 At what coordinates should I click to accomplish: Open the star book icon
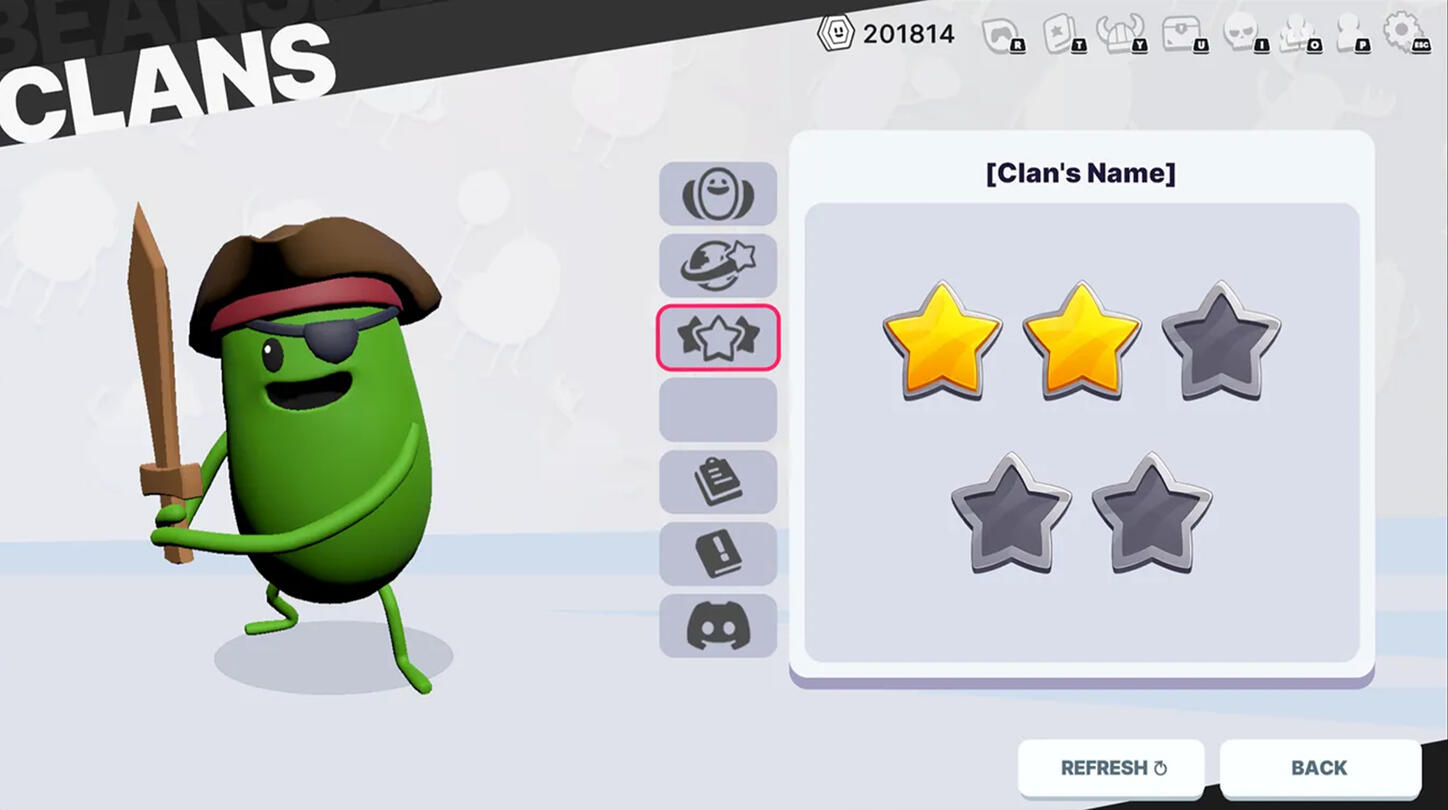pos(1062,35)
